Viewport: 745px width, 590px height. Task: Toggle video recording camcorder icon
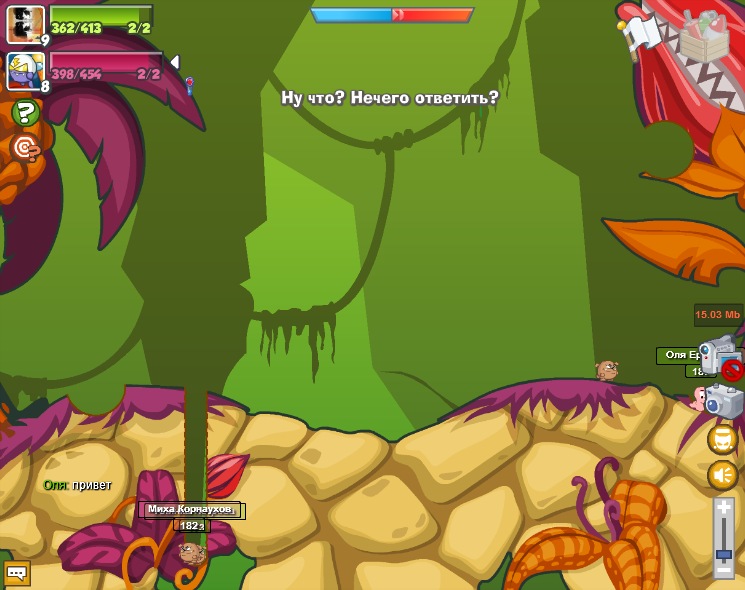coord(719,356)
